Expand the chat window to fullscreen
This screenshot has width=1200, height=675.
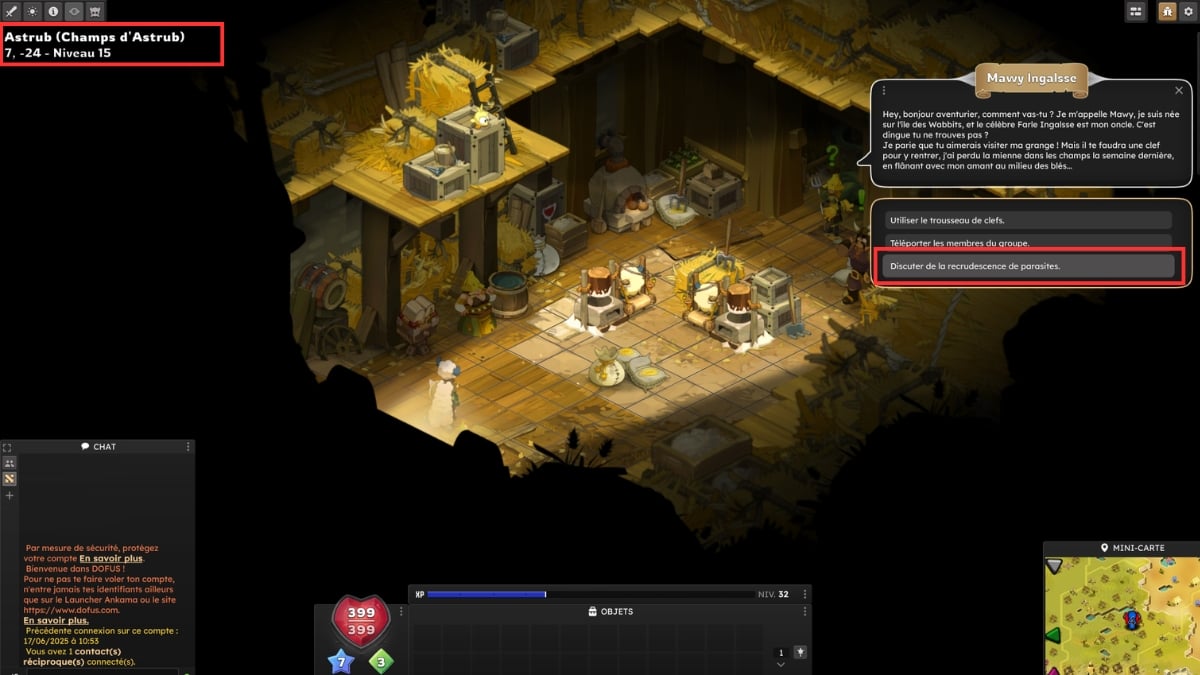(x=7, y=447)
